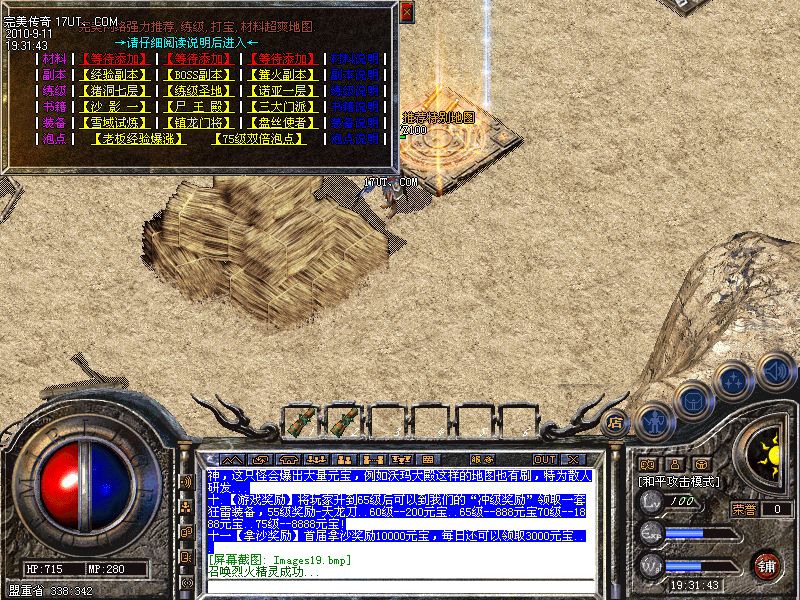
Task: Close the map teleport panel
Action: pos(406,12)
